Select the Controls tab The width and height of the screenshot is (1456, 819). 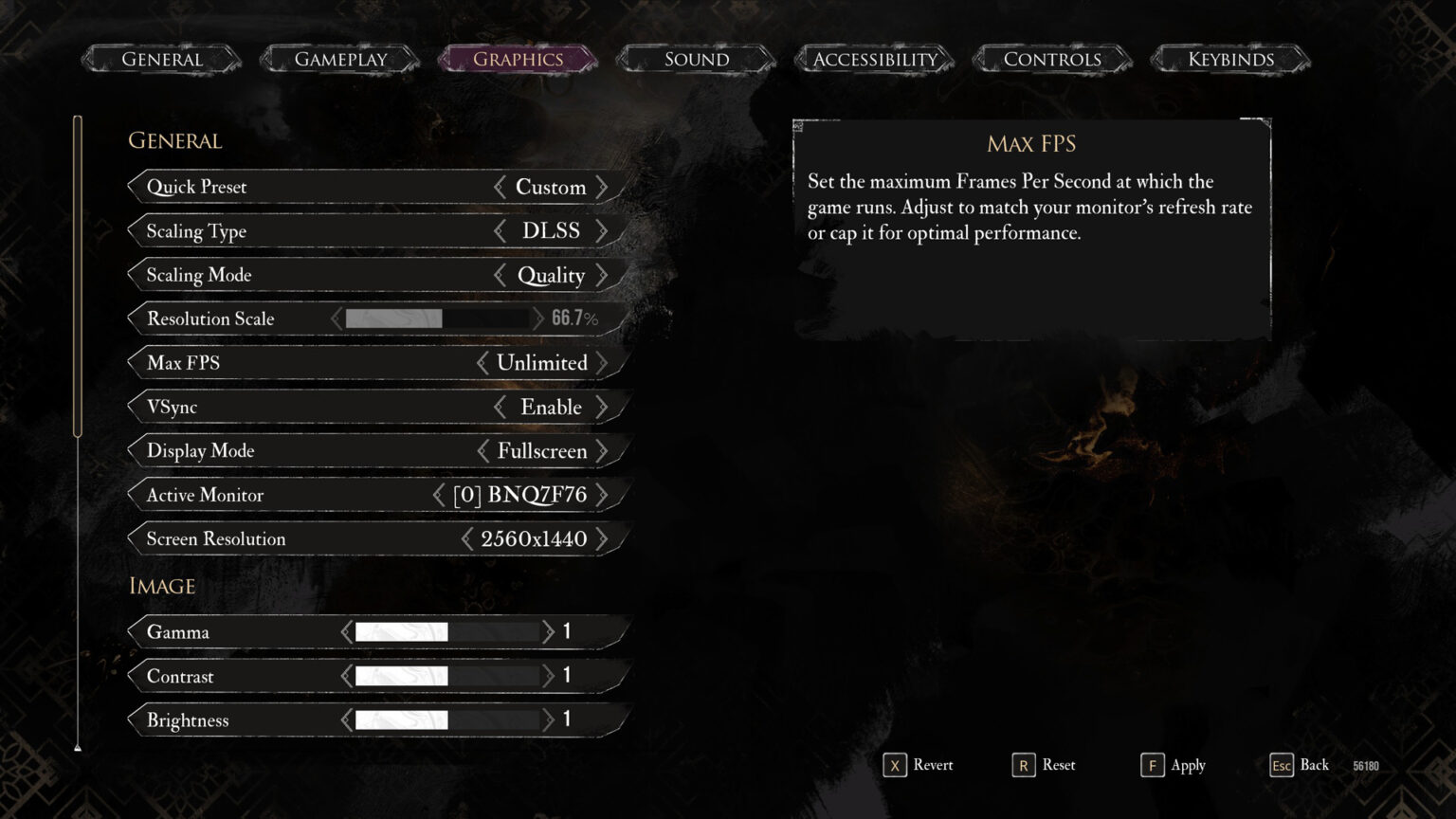(1052, 59)
